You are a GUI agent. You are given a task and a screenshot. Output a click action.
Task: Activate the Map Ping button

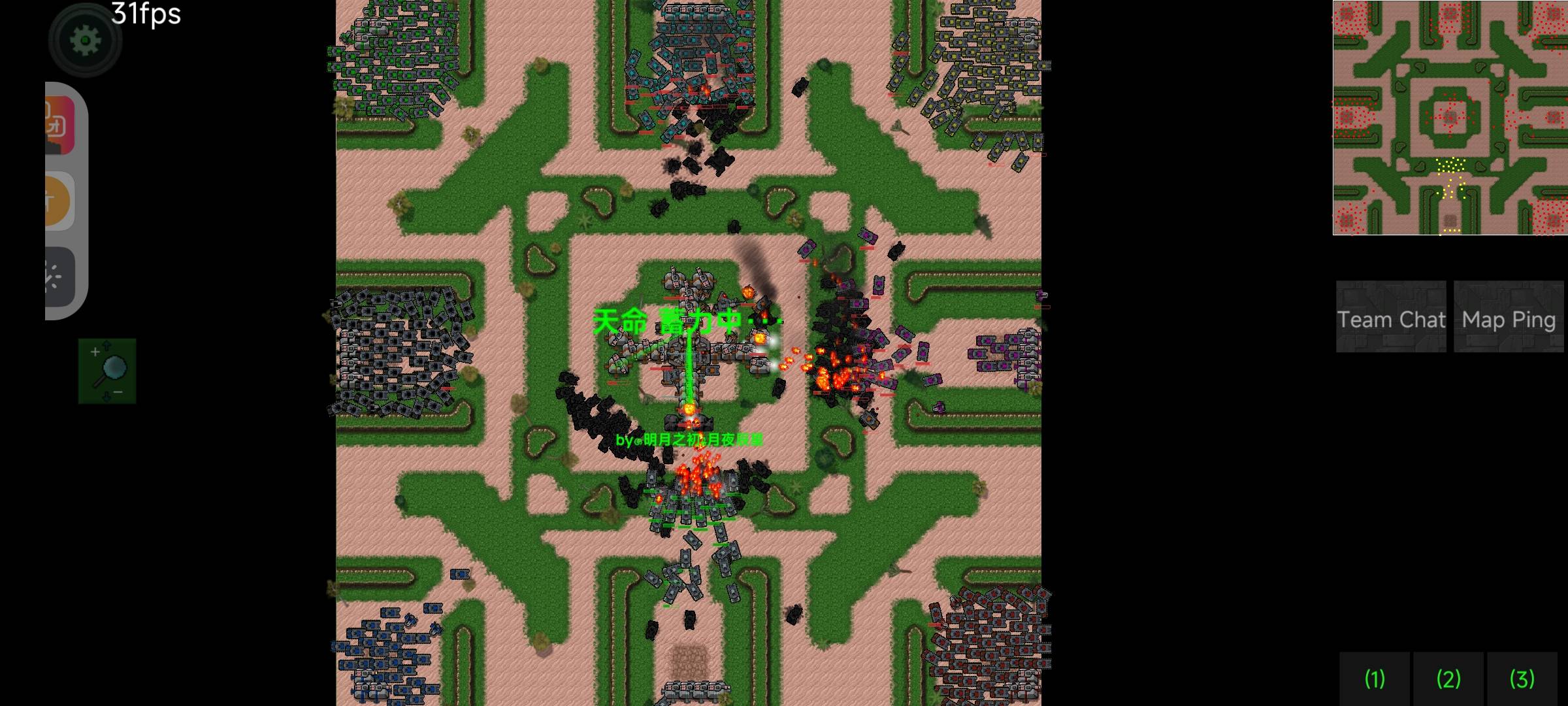click(x=1509, y=318)
